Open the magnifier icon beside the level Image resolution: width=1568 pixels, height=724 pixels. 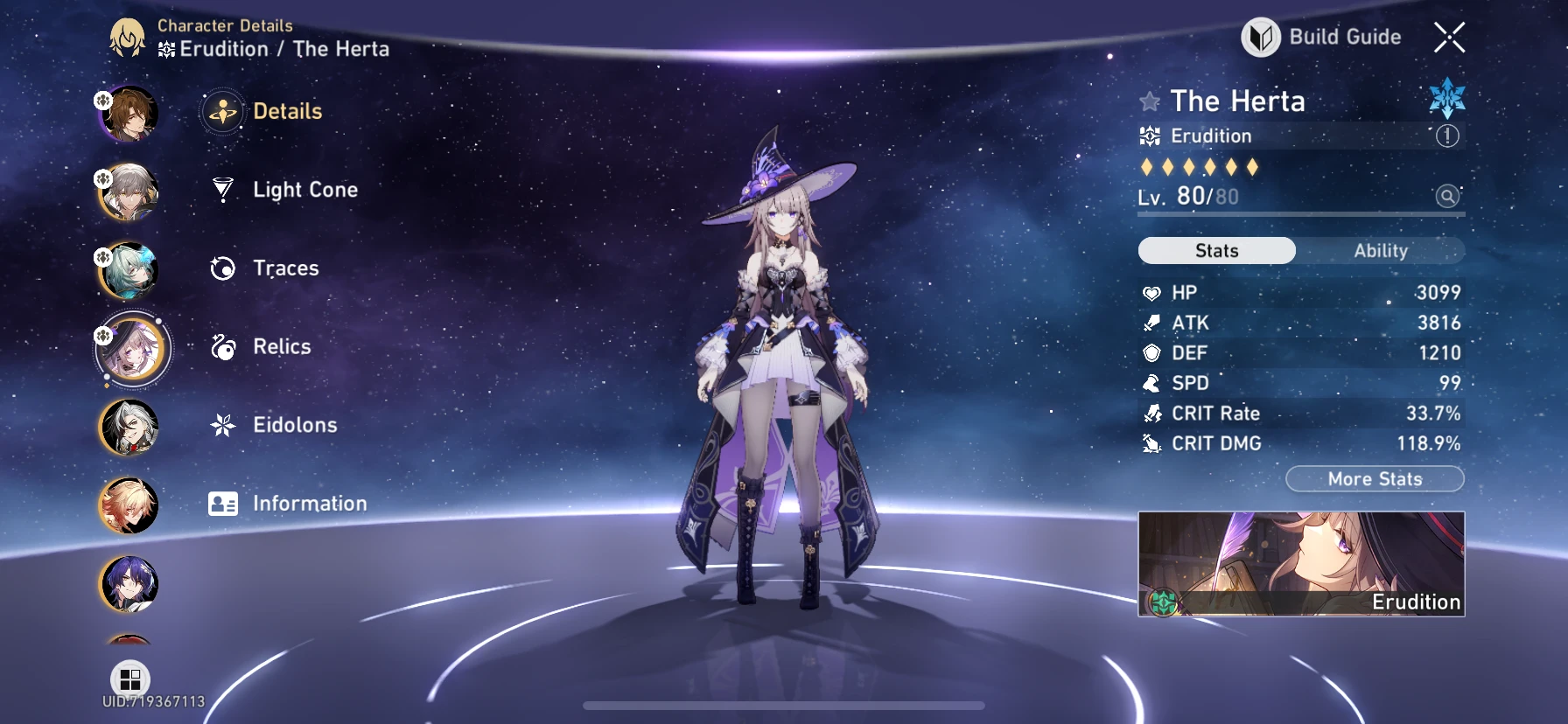click(x=1445, y=197)
